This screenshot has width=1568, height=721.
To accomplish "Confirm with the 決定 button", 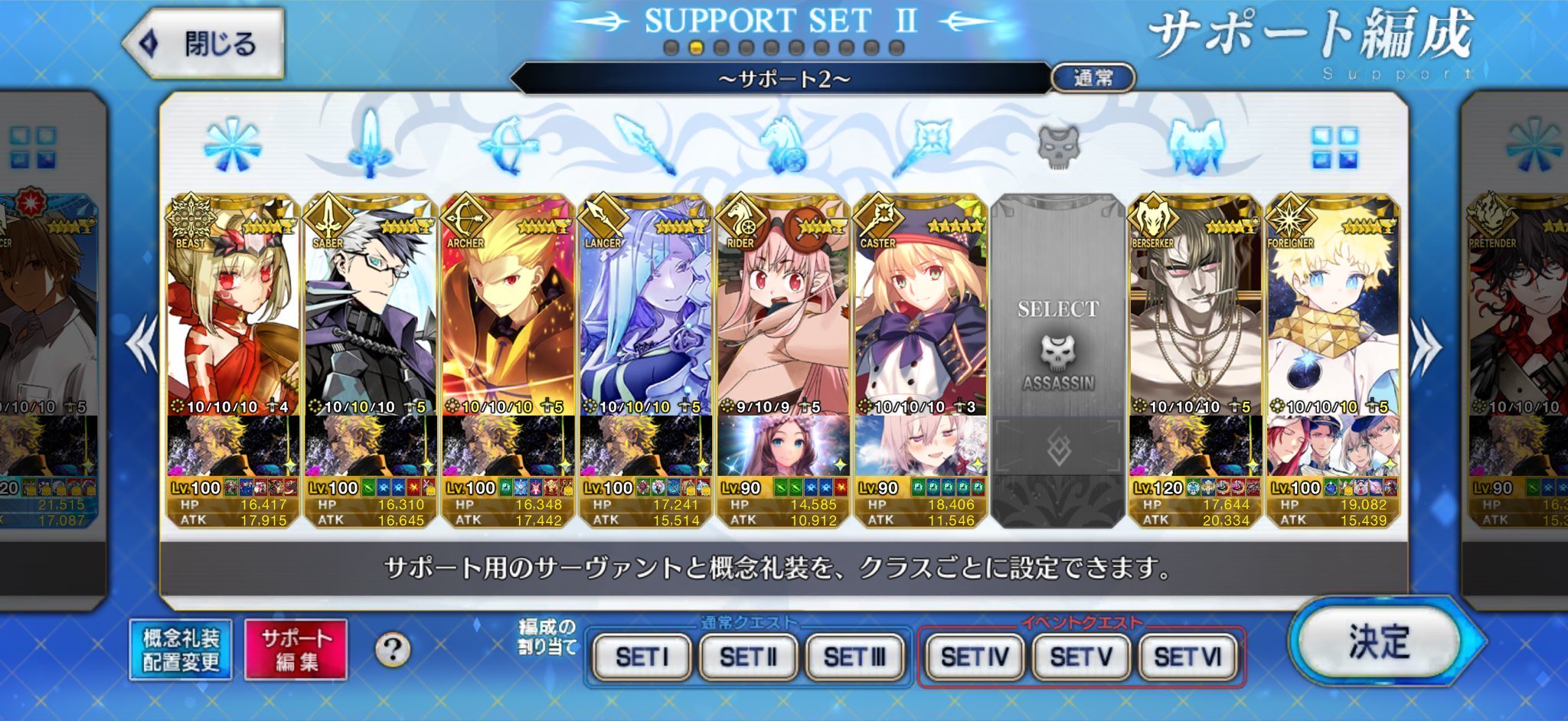I will (x=1380, y=641).
